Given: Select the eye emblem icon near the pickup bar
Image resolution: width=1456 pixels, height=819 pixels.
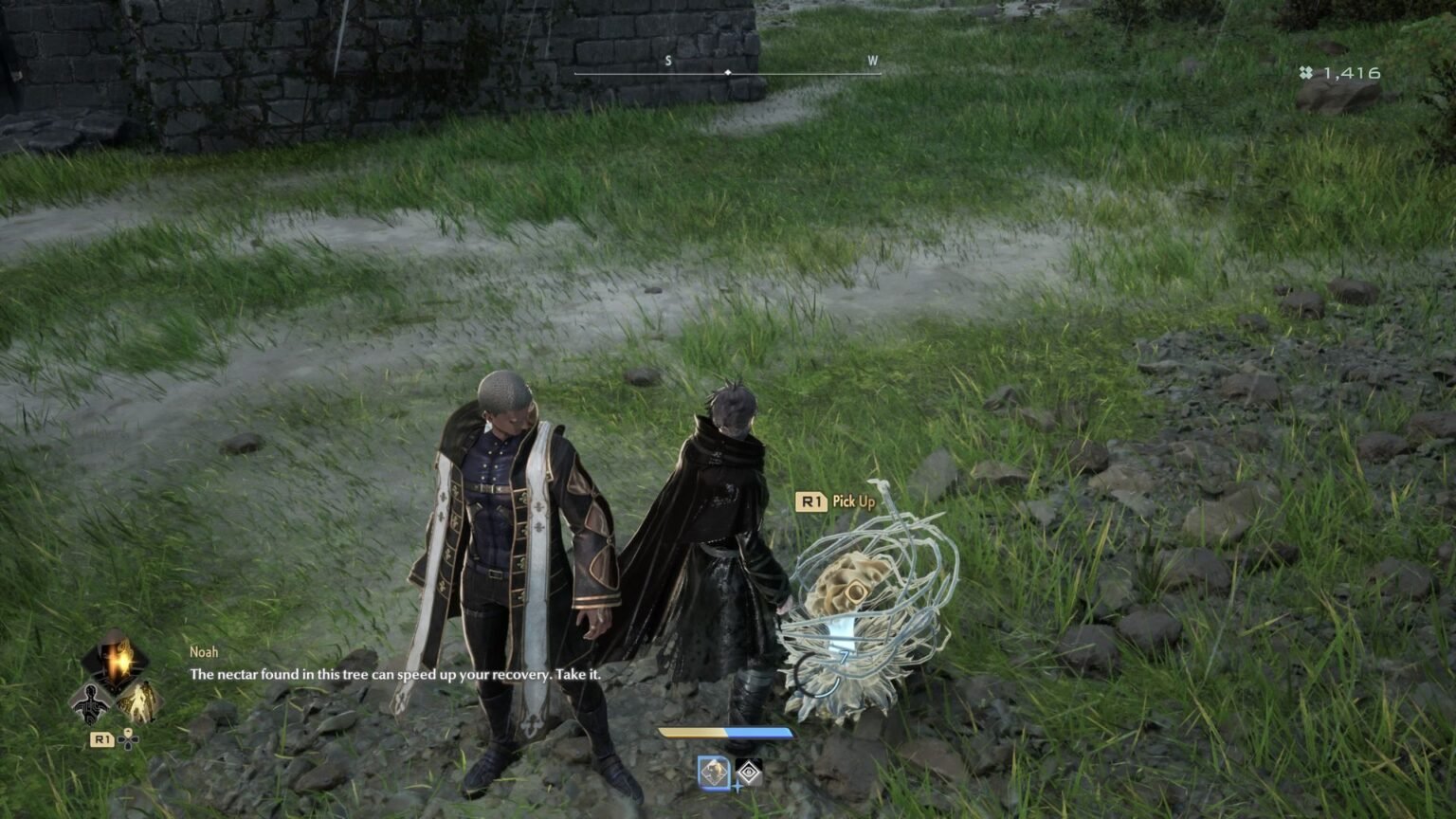Looking at the screenshot, I should (x=749, y=773).
